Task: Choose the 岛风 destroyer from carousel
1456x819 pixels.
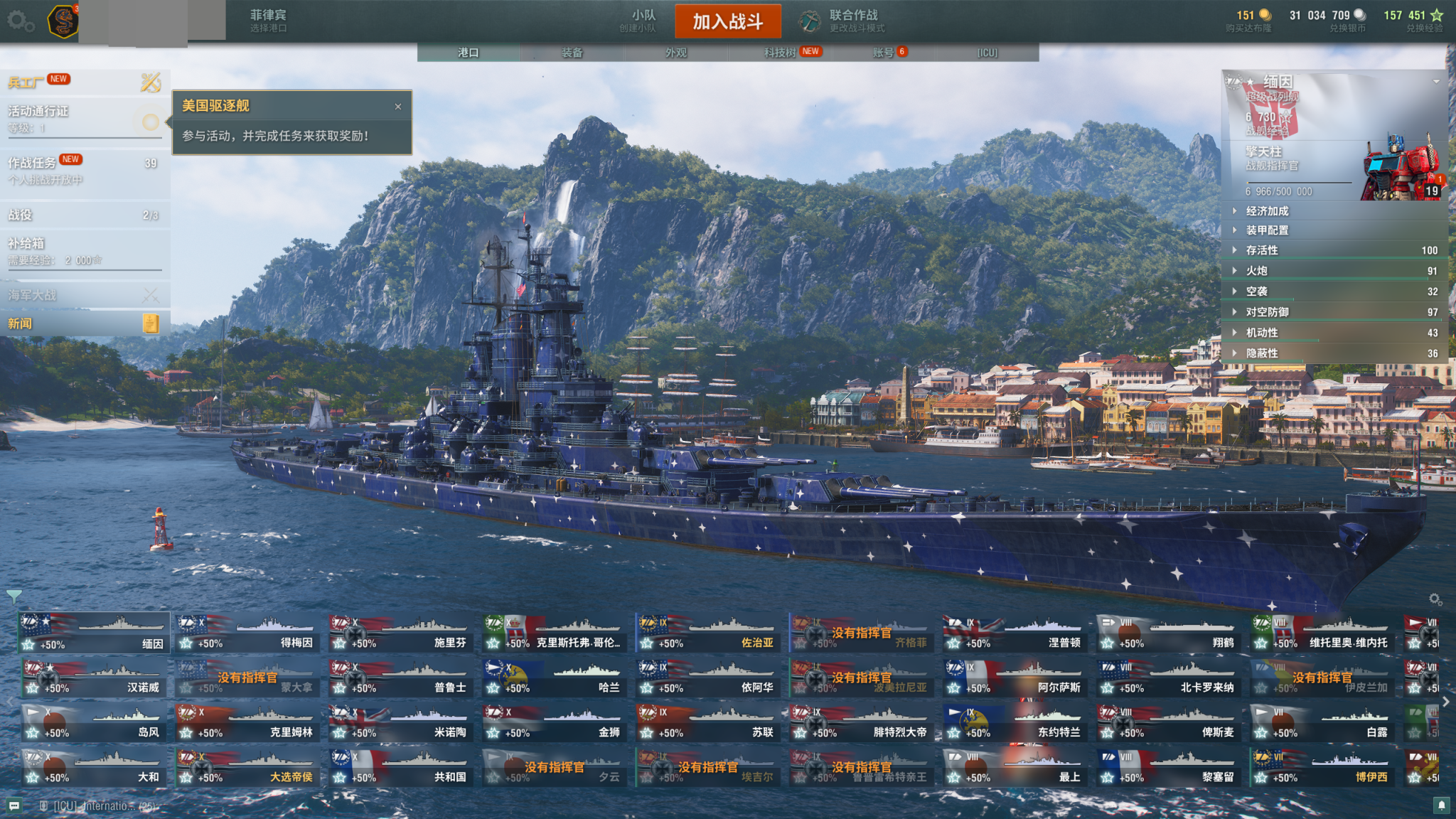Action: 95,723
